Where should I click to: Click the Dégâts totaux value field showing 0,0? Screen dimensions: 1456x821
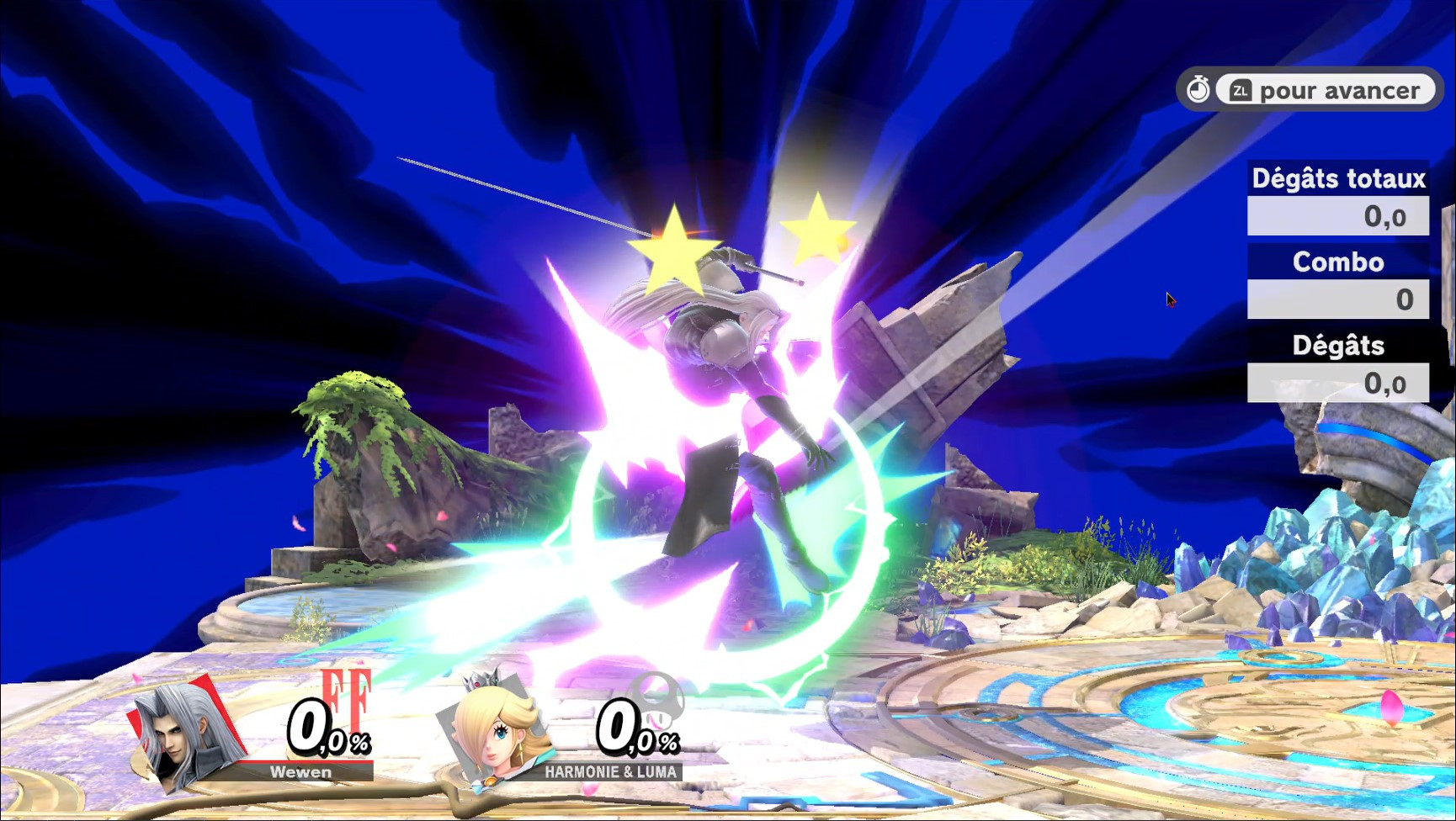(1337, 217)
